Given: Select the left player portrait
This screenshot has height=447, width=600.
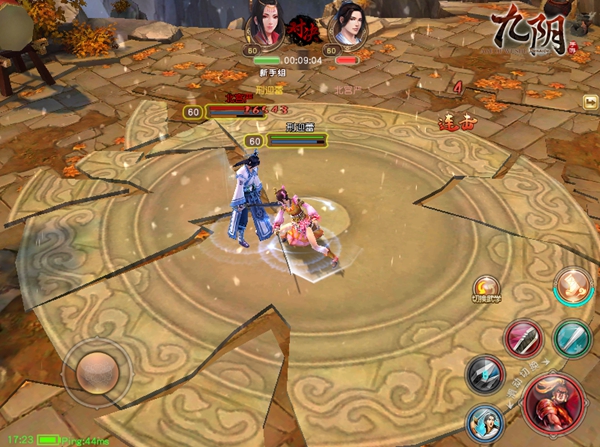Looking at the screenshot, I should pos(263,23).
